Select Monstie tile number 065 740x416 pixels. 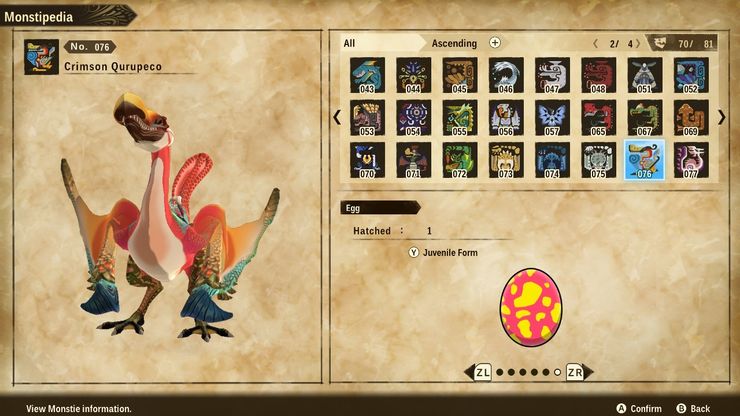coord(598,117)
